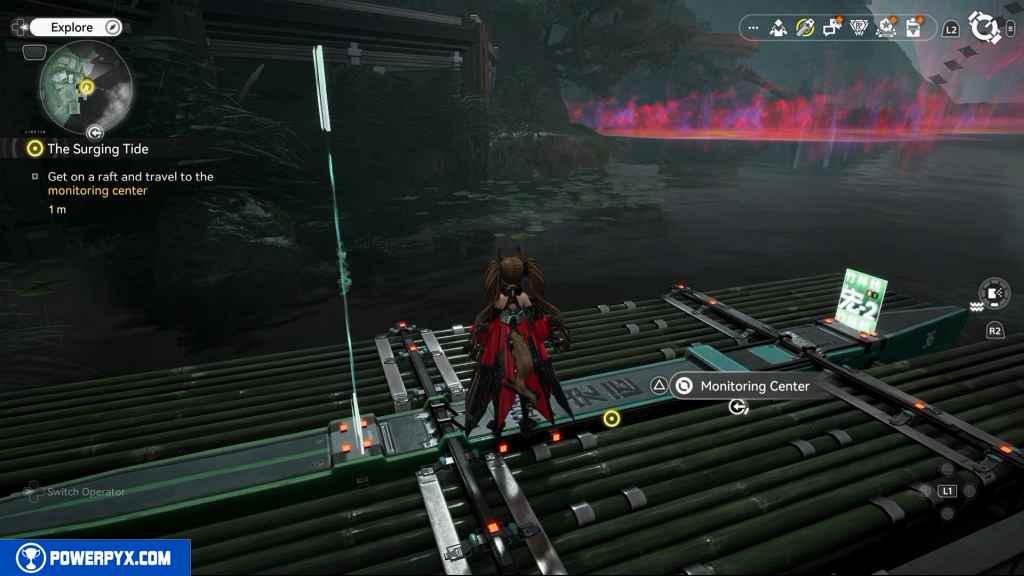This screenshot has width=1024, height=576.
Task: Visit the PowerPyx.com watermark logo
Action: [x=95, y=558]
